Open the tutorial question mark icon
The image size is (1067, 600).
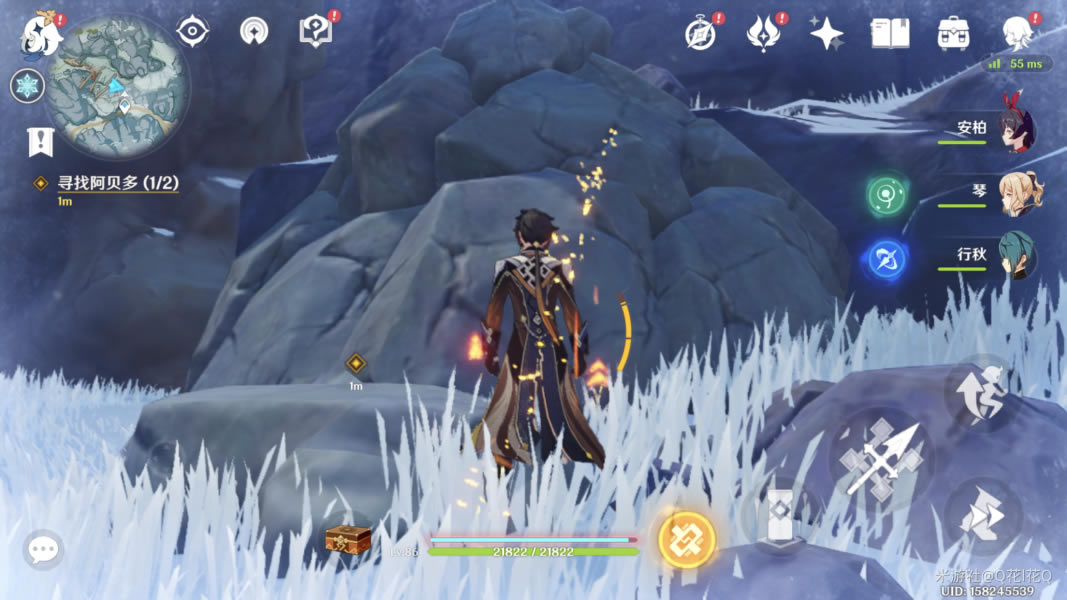(315, 31)
